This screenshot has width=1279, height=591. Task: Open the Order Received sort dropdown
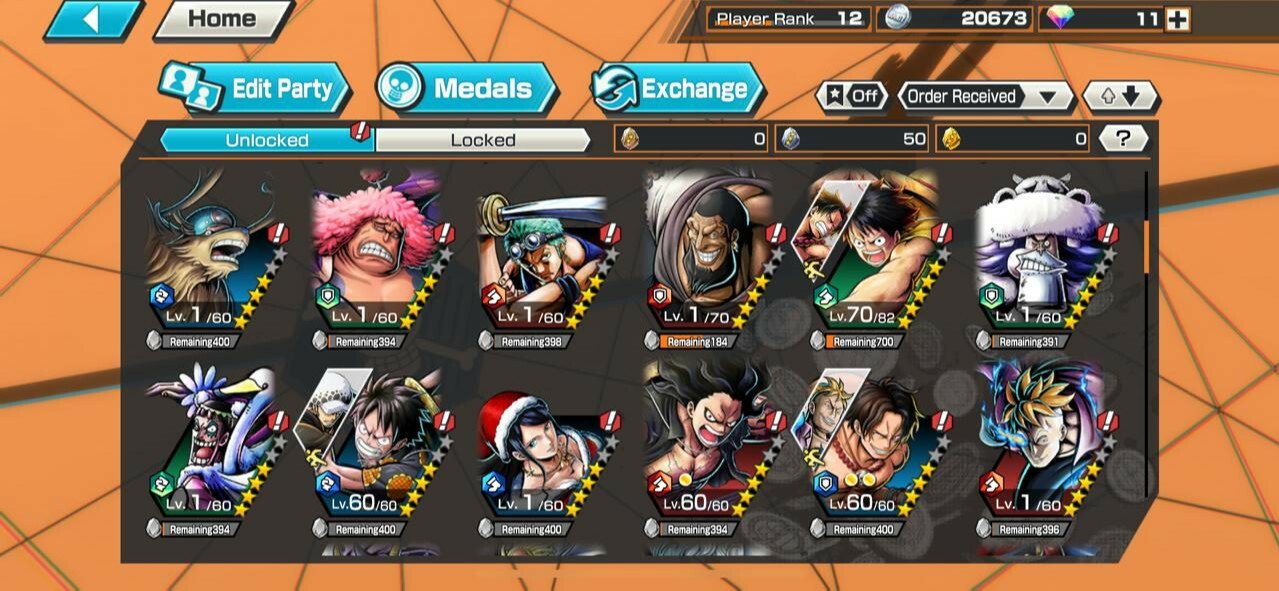[x=984, y=97]
